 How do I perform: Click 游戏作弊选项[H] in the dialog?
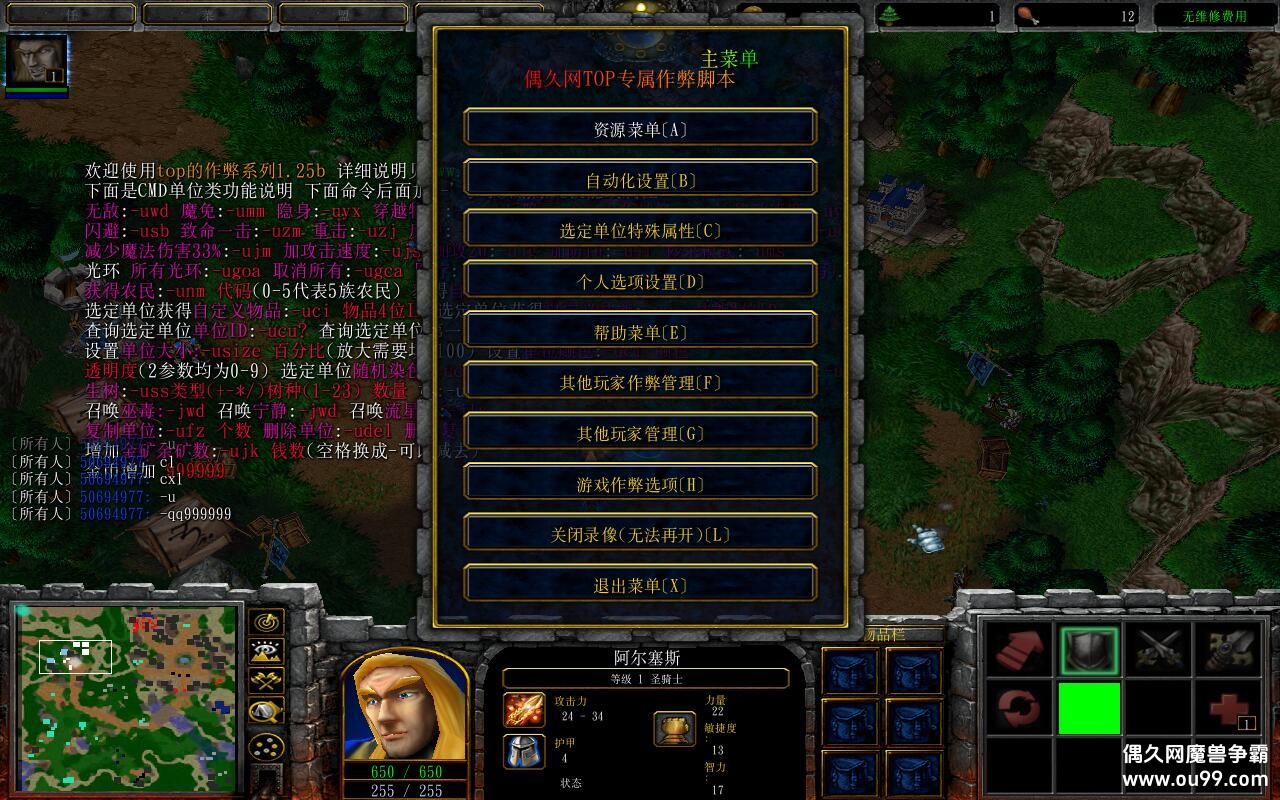click(639, 482)
